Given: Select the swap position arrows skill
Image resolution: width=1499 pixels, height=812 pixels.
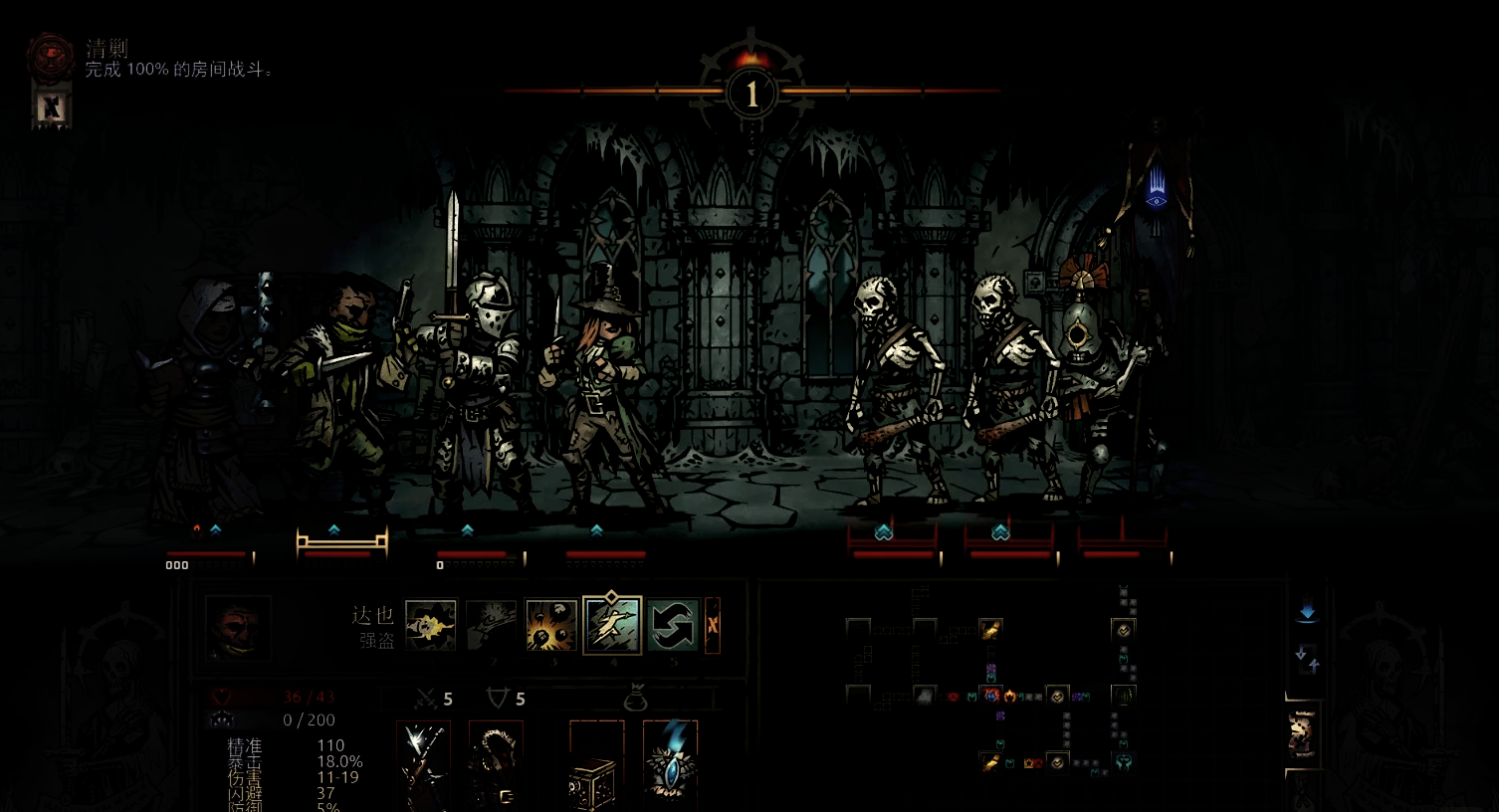Looking at the screenshot, I should [x=672, y=625].
